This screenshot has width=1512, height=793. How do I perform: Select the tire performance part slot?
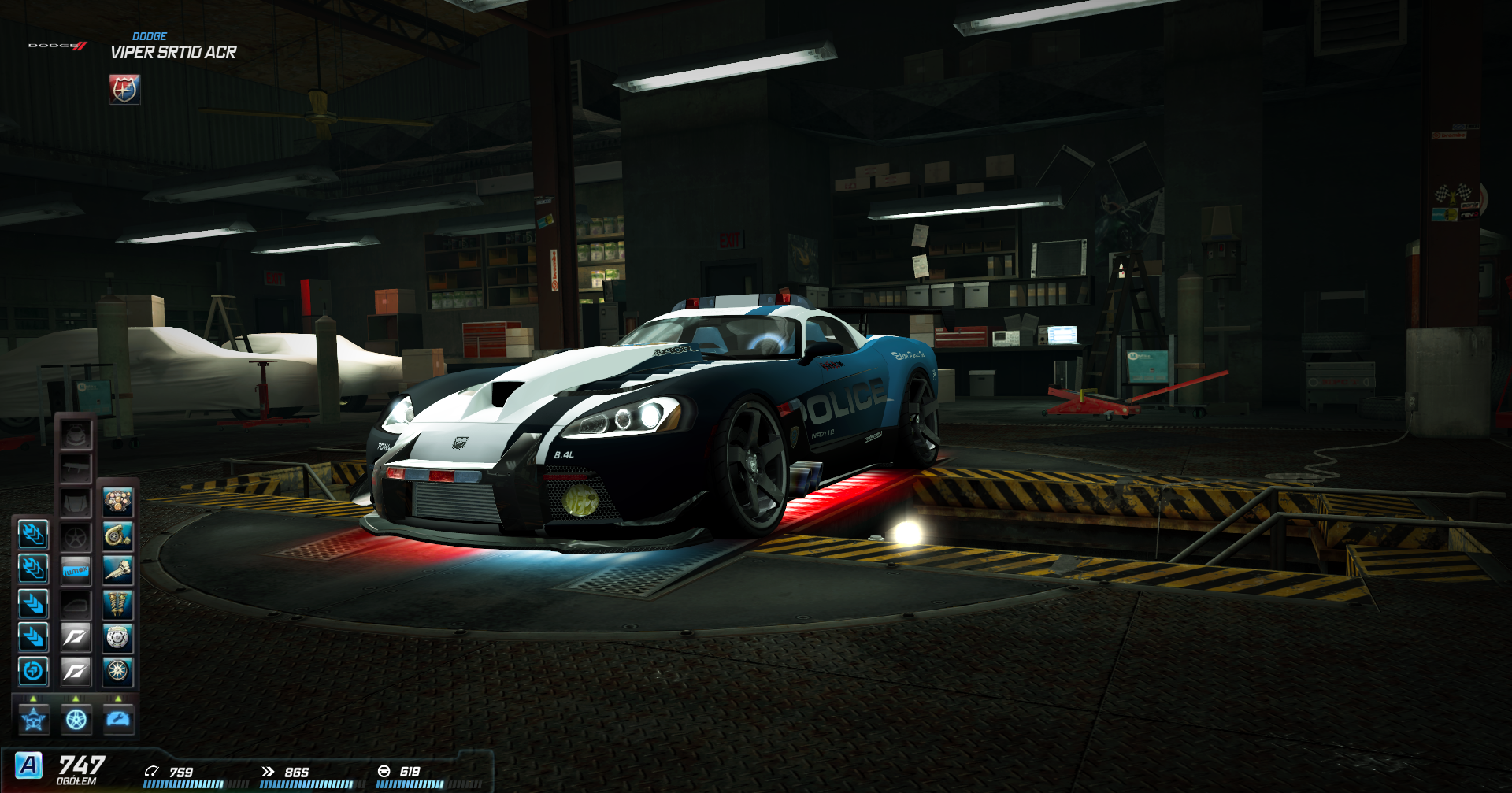click(118, 671)
